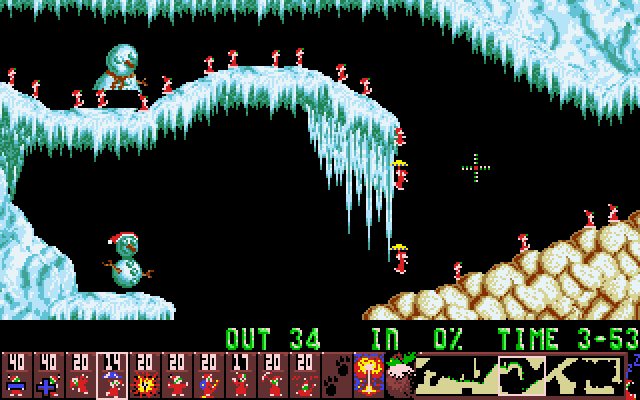
Task: Increase release rate with the plus button
Action: point(48,375)
